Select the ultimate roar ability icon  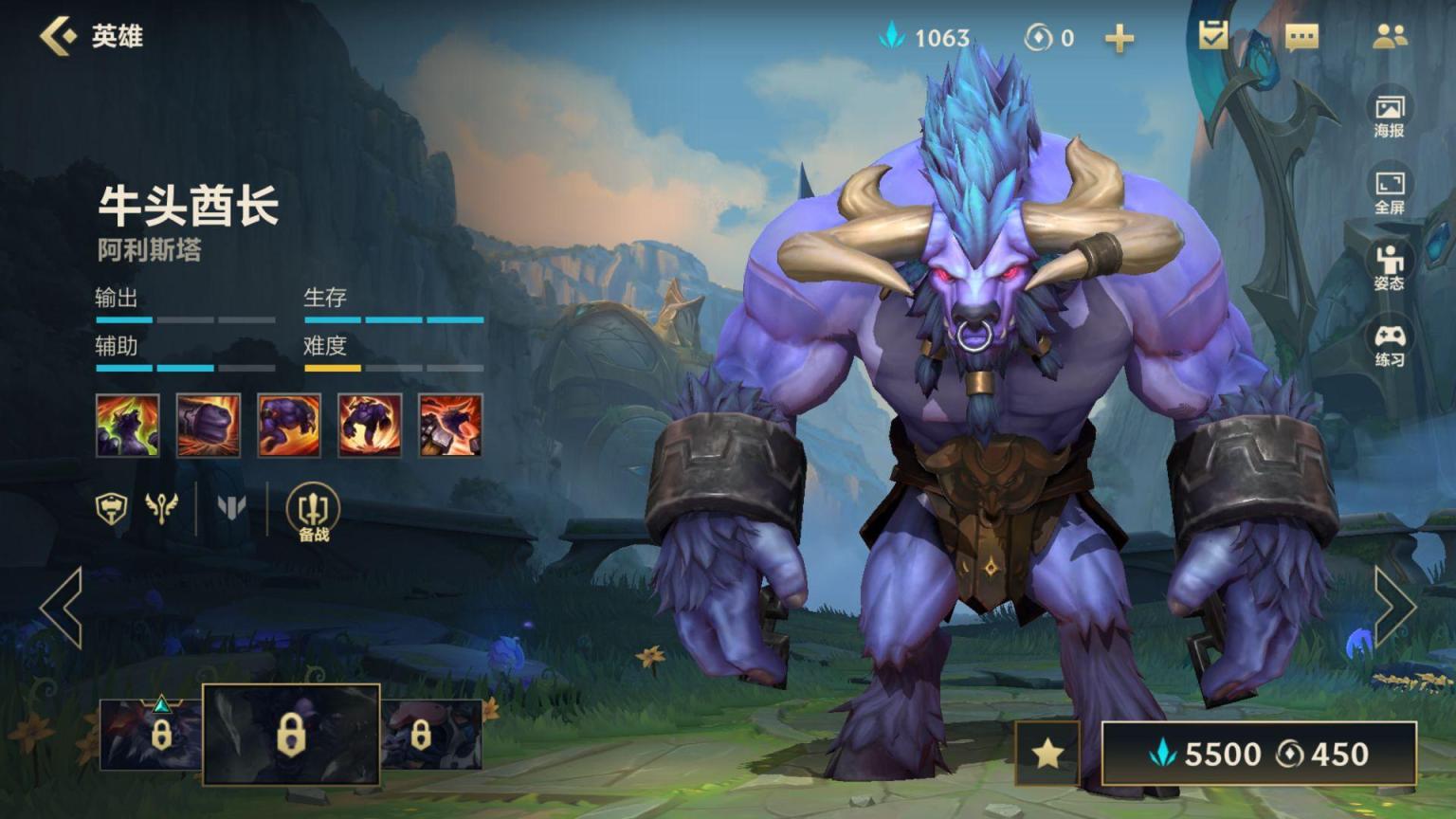click(x=450, y=426)
